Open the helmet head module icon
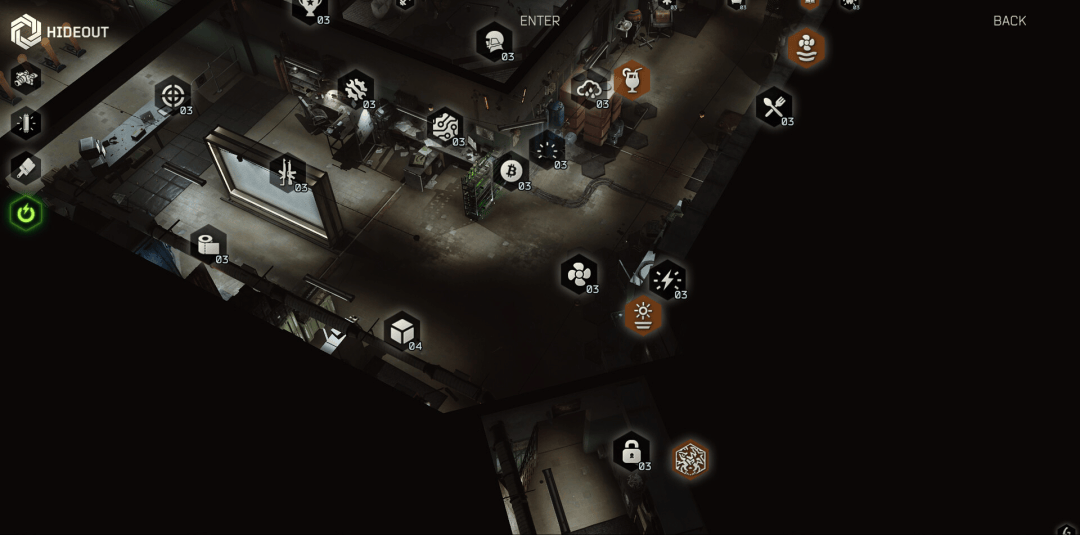The image size is (1080, 535). click(x=494, y=42)
